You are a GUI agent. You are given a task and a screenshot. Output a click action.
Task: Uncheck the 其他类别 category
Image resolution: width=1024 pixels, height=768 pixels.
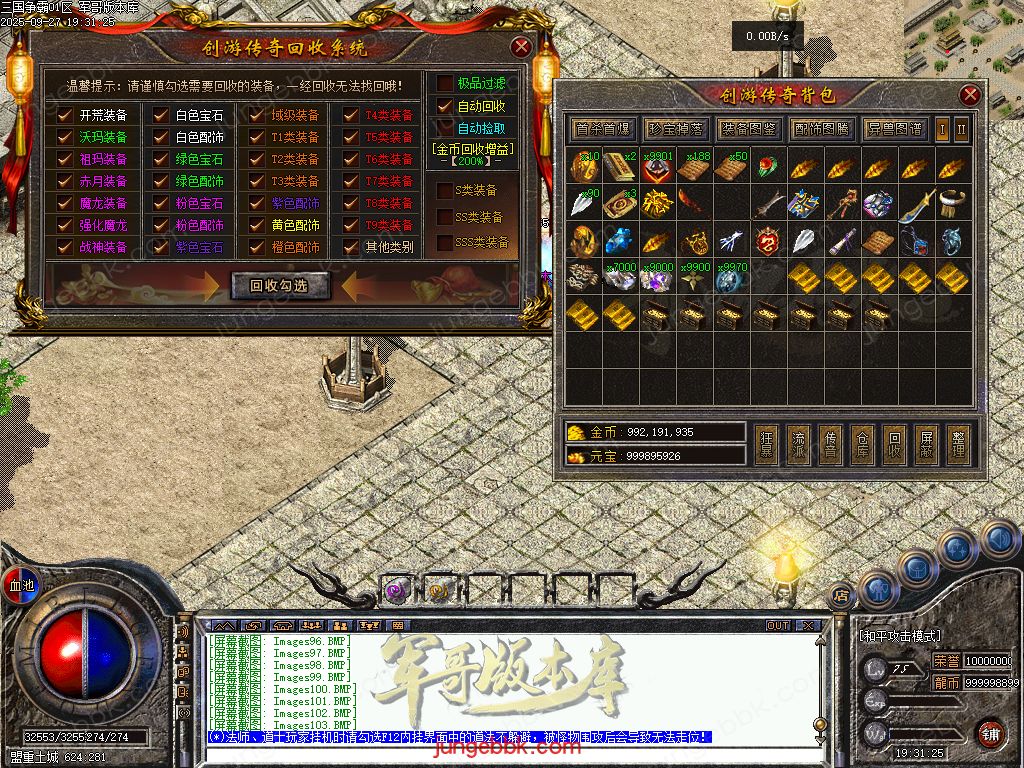[350, 247]
